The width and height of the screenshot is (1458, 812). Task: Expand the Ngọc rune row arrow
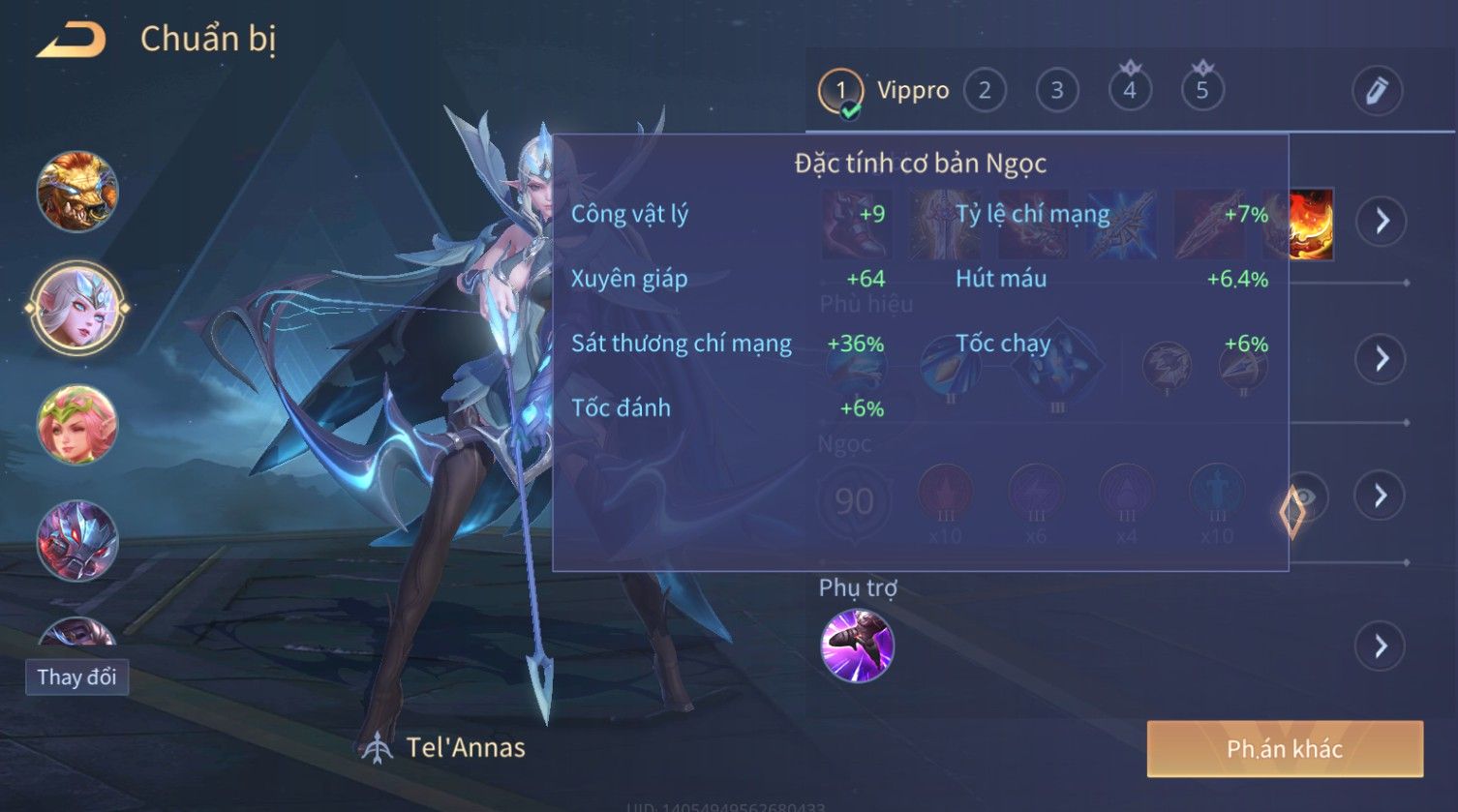point(1381,496)
